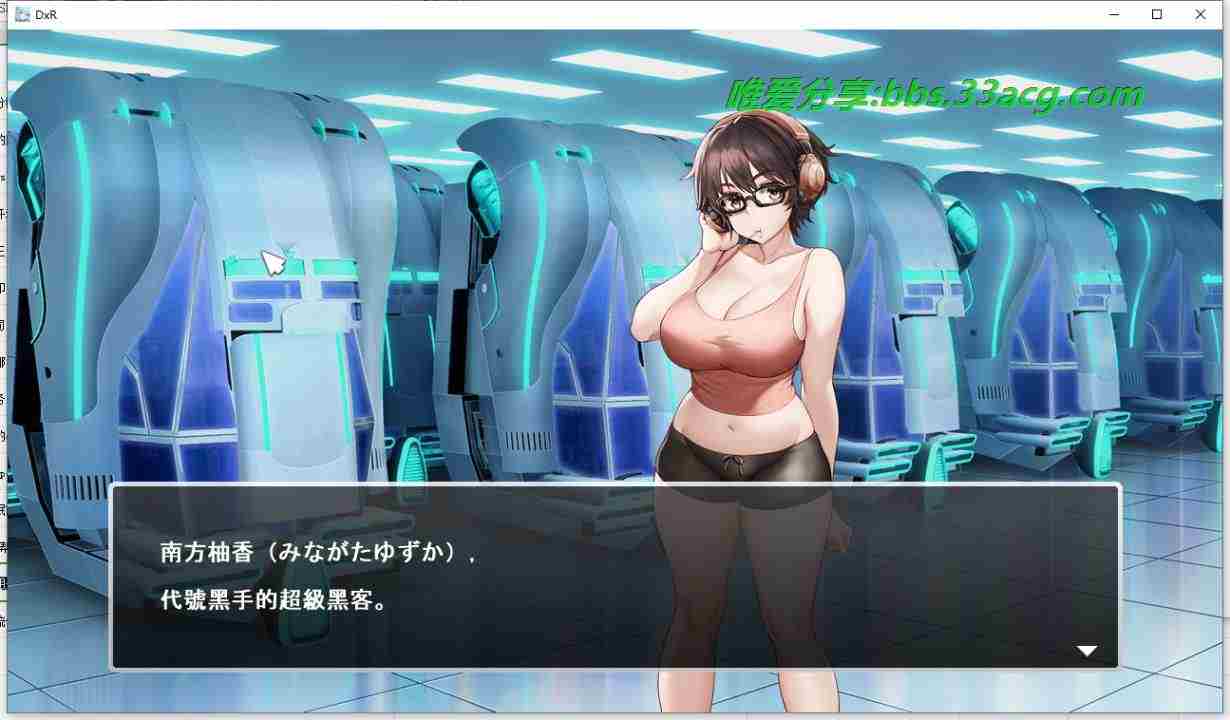Viewport: 1230px width, 720px height.
Task: Minimize the DxR window
Action: tap(1113, 15)
